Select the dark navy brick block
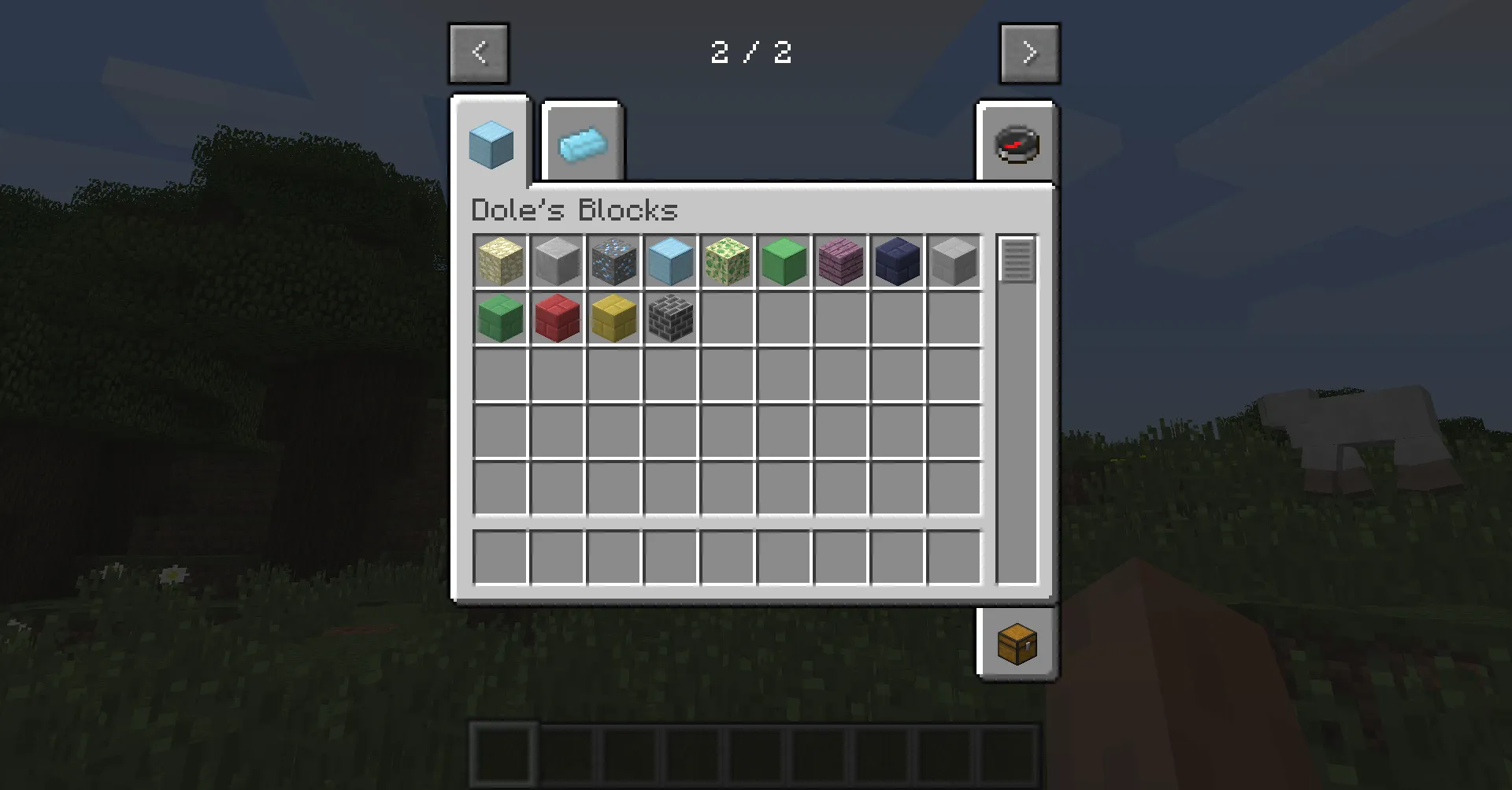This screenshot has height=790, width=1512. 897,261
